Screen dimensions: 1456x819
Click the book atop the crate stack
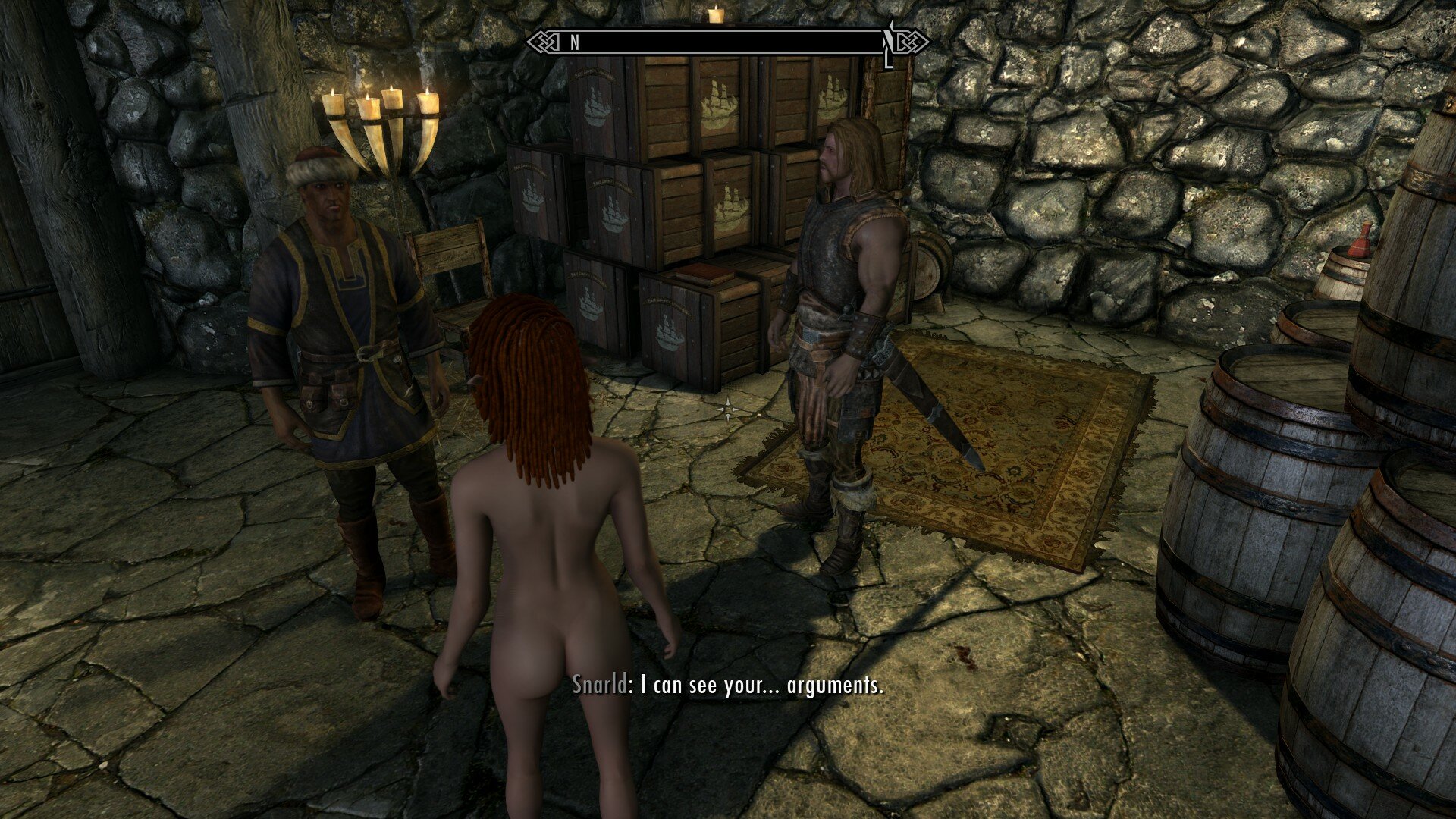point(705,271)
